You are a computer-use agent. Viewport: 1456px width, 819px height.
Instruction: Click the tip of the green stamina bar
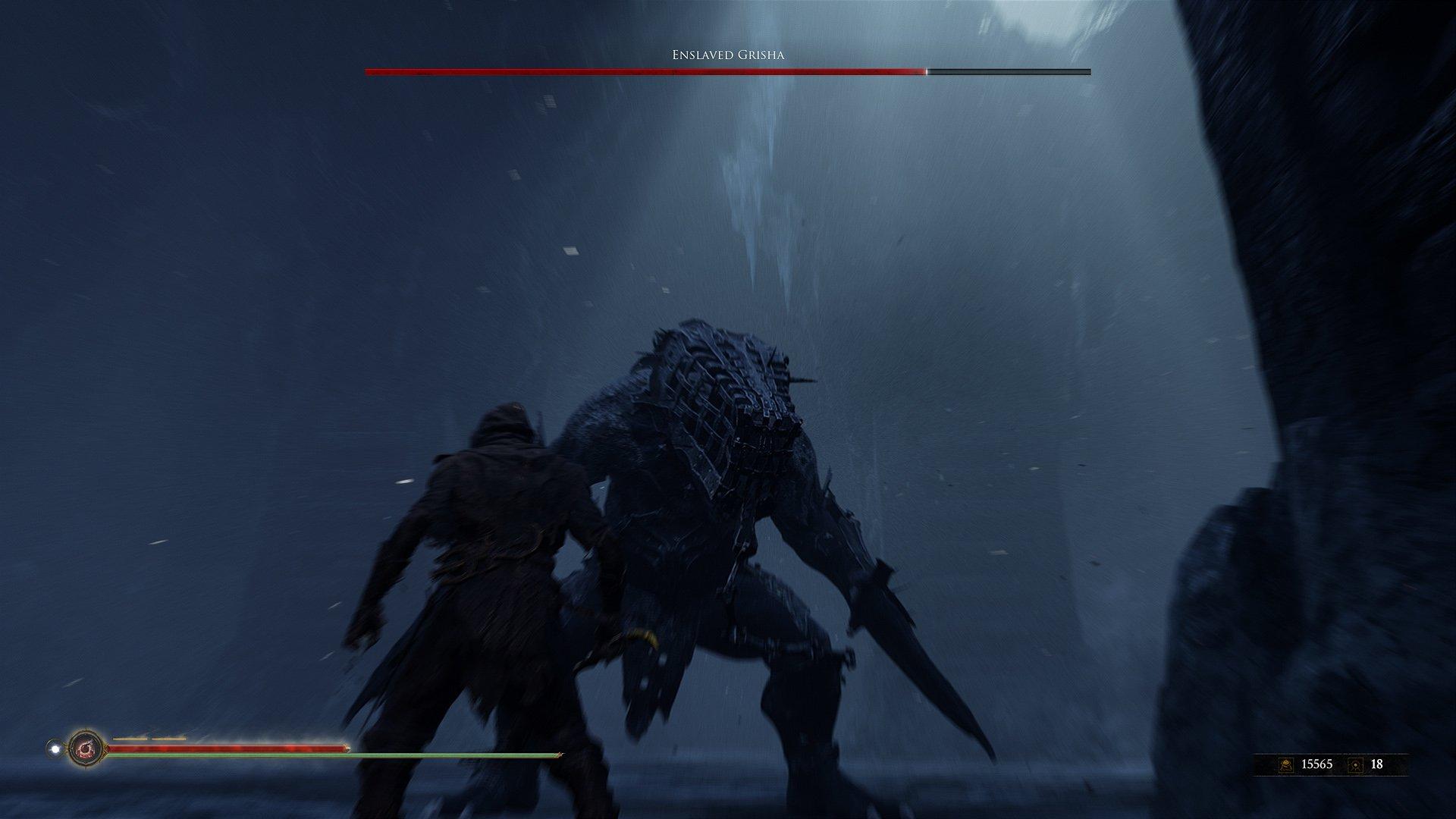pos(561,755)
